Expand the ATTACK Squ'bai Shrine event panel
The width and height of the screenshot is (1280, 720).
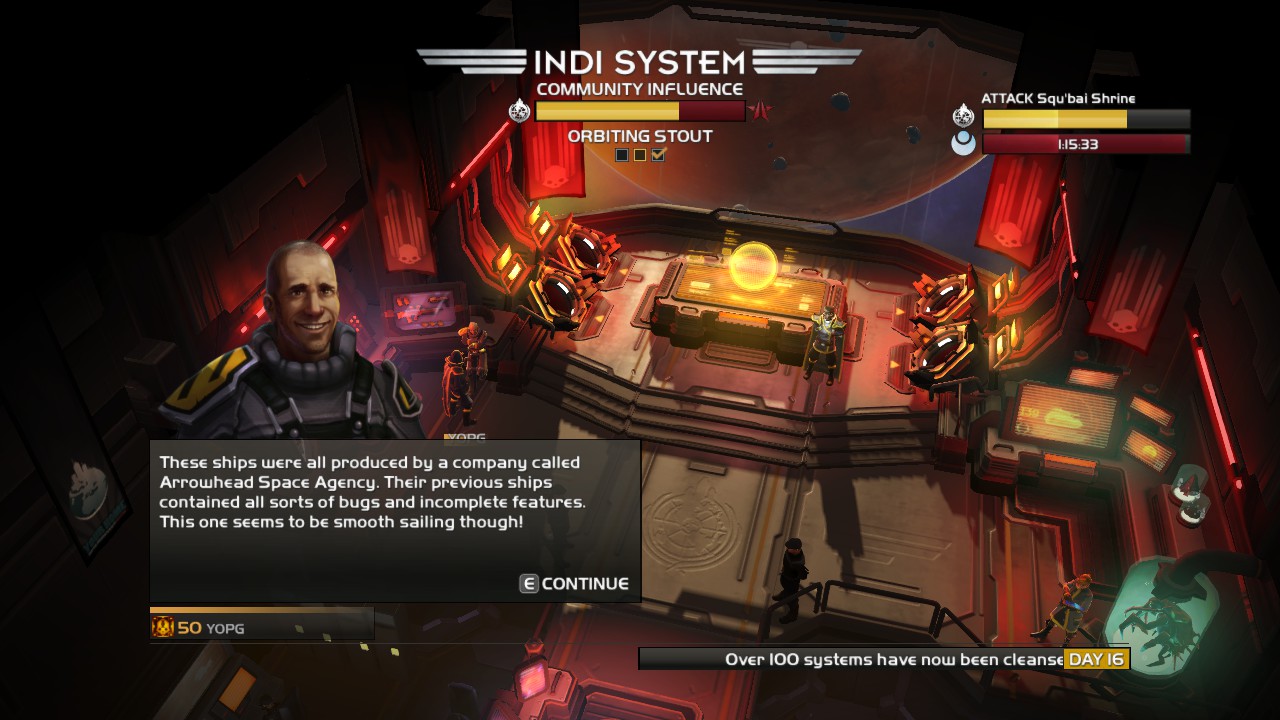[x=1060, y=98]
